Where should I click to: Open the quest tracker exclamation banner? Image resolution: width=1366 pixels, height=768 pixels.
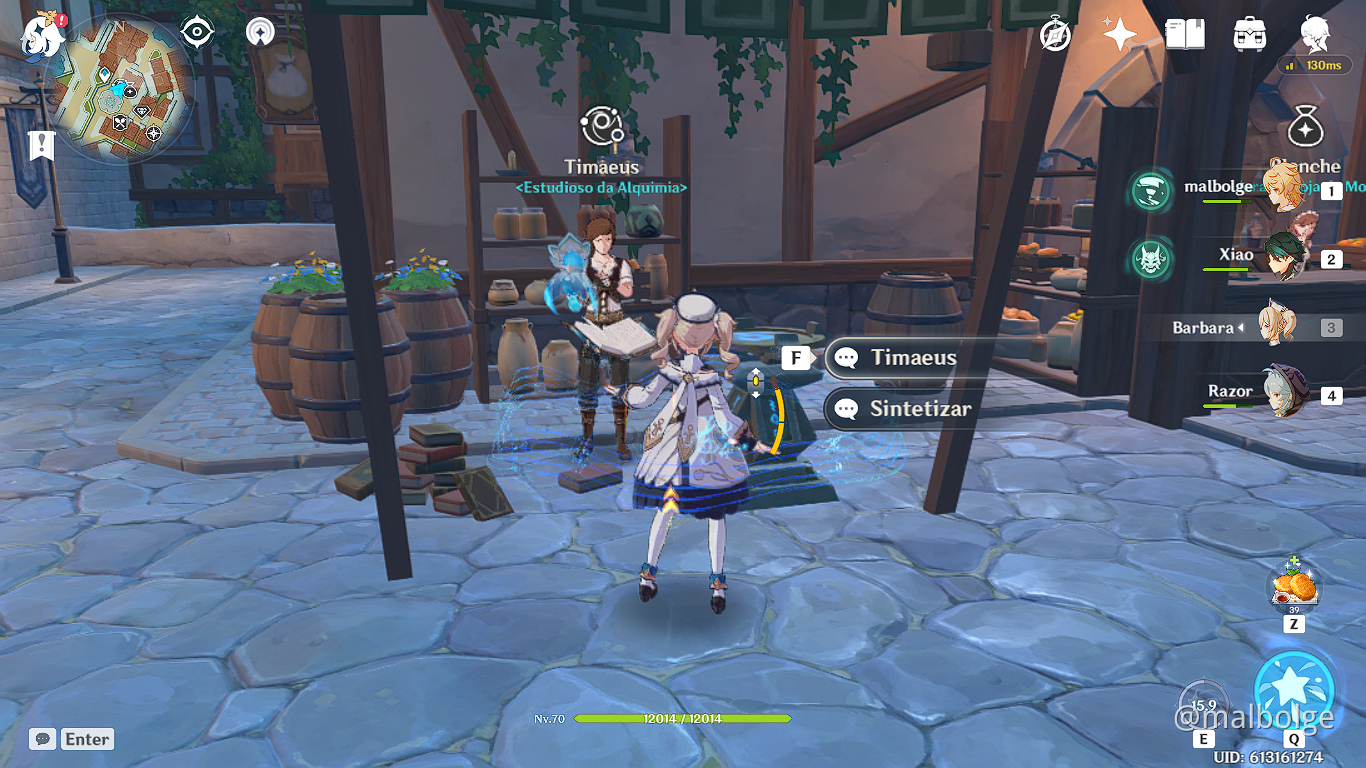click(x=40, y=145)
